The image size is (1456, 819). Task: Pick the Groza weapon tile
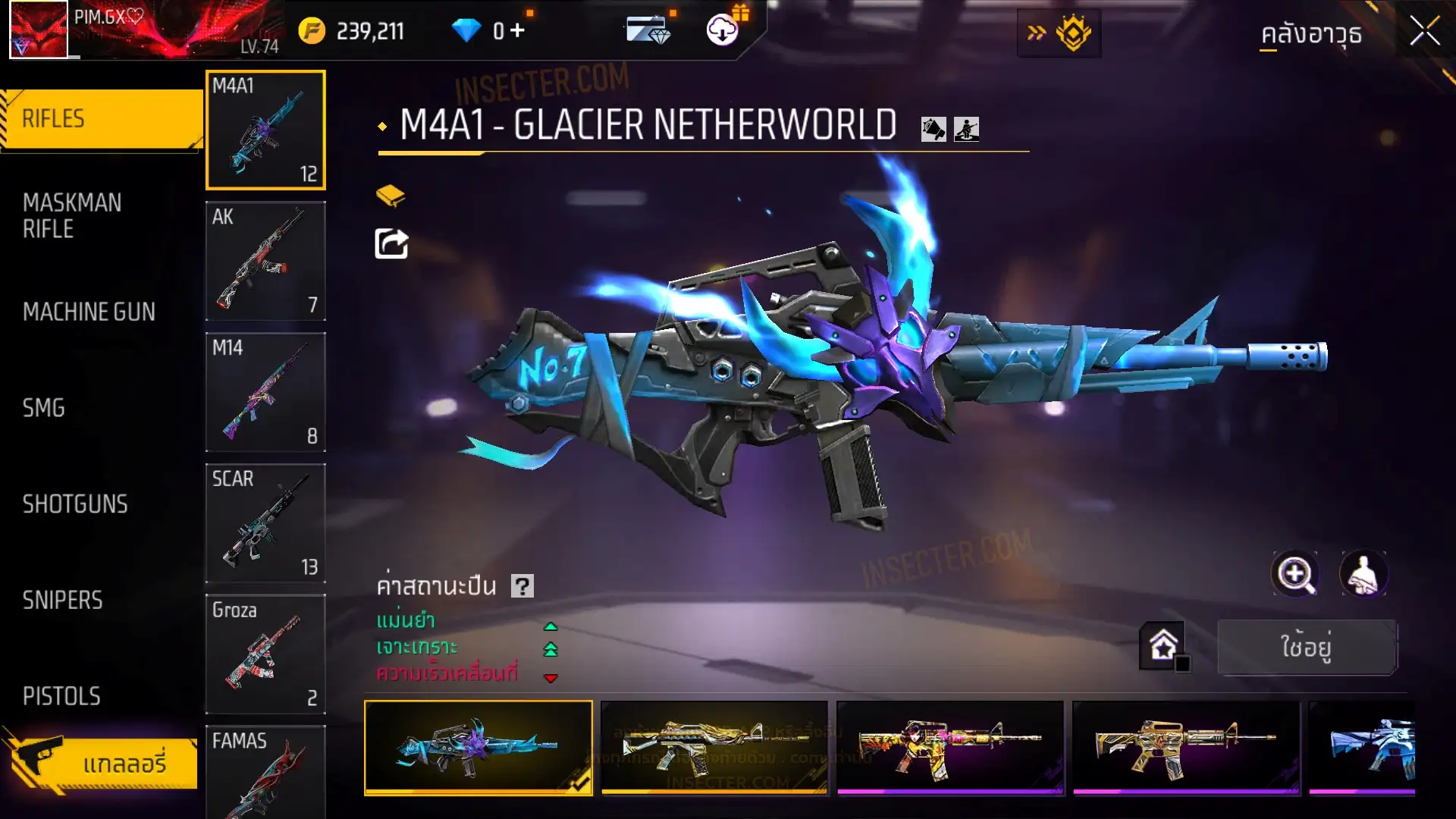[x=265, y=654]
